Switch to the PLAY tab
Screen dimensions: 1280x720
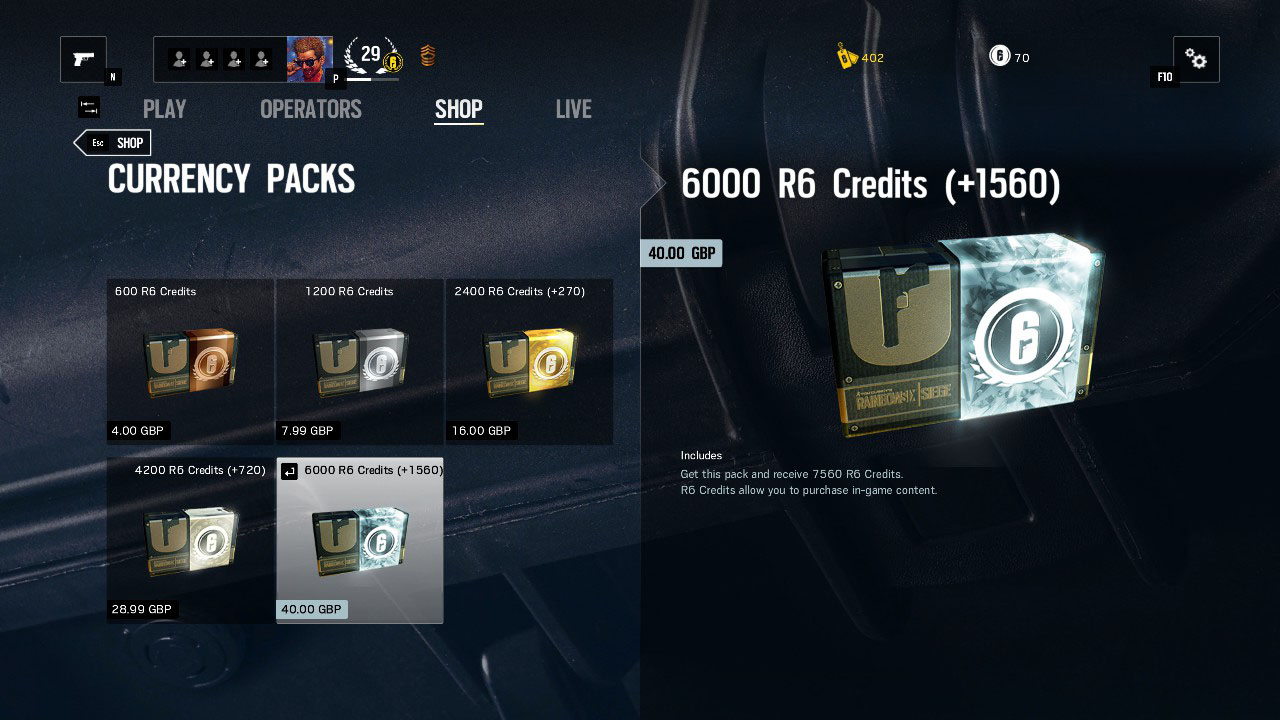pos(164,109)
